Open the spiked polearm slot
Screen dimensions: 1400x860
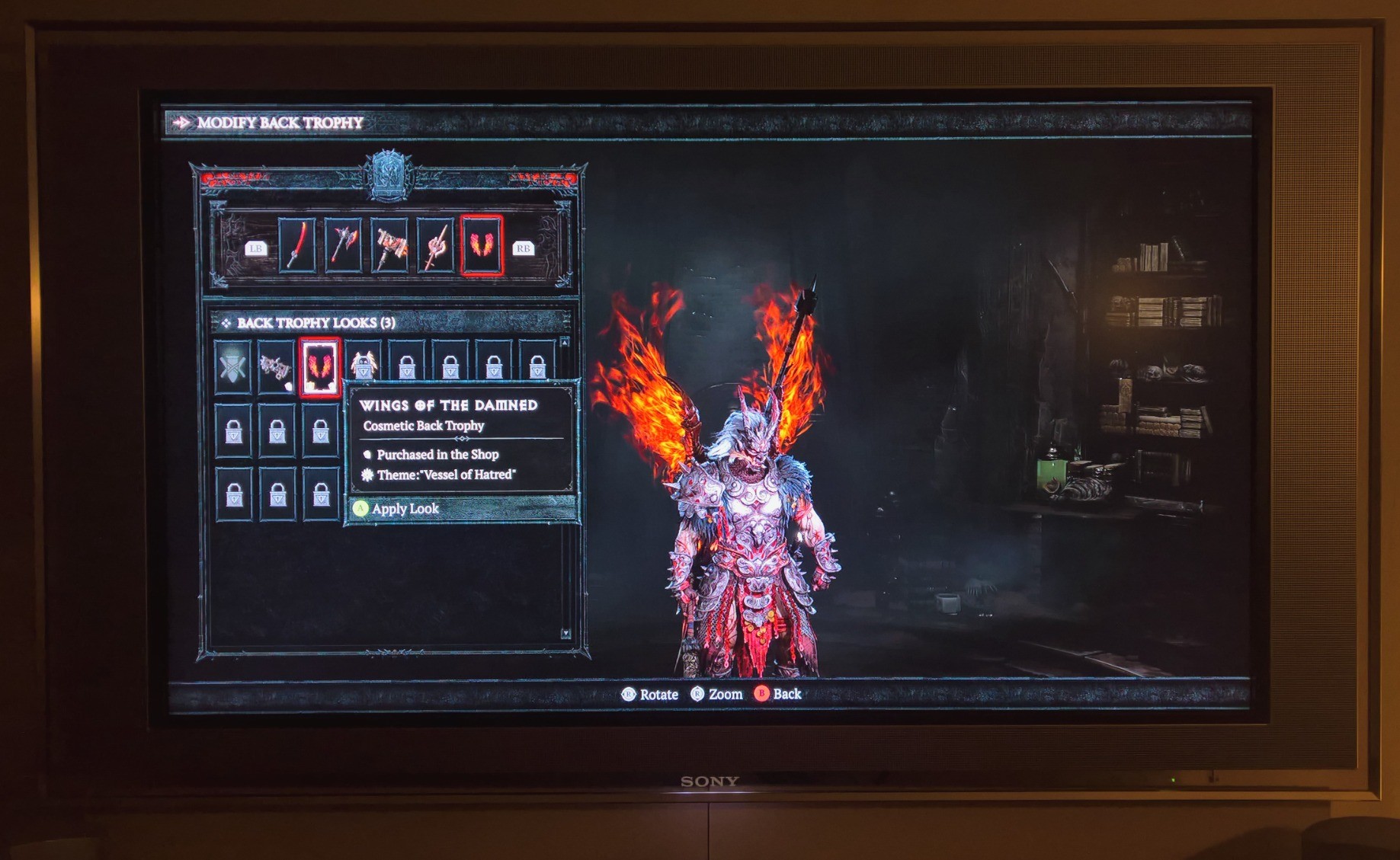coord(435,245)
